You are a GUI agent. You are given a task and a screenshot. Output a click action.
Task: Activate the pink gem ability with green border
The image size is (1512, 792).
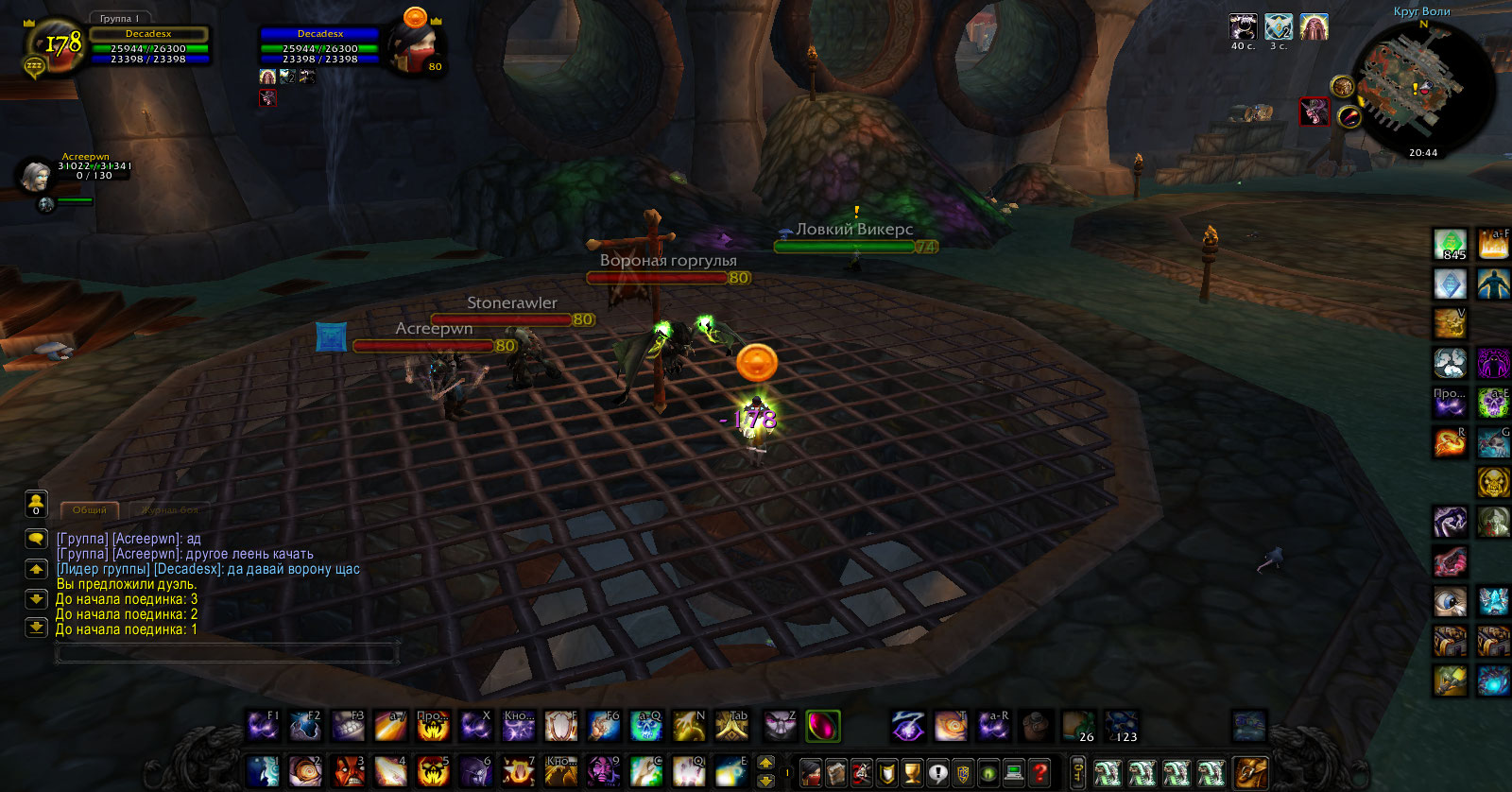coord(823,726)
